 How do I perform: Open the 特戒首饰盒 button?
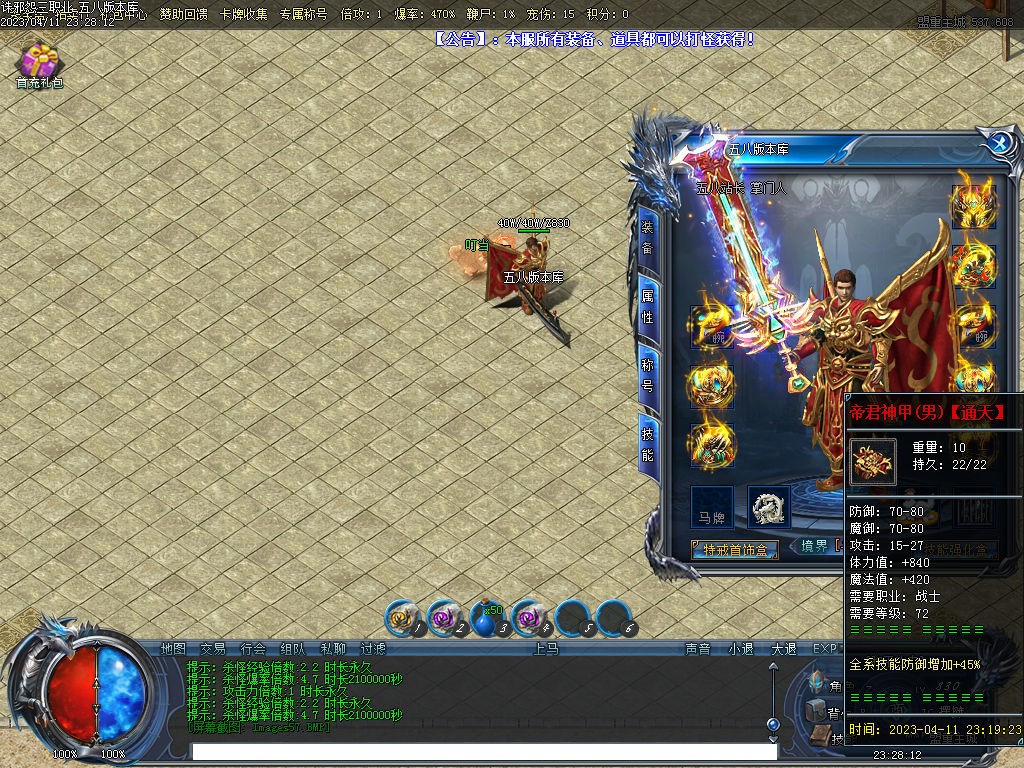tap(736, 550)
